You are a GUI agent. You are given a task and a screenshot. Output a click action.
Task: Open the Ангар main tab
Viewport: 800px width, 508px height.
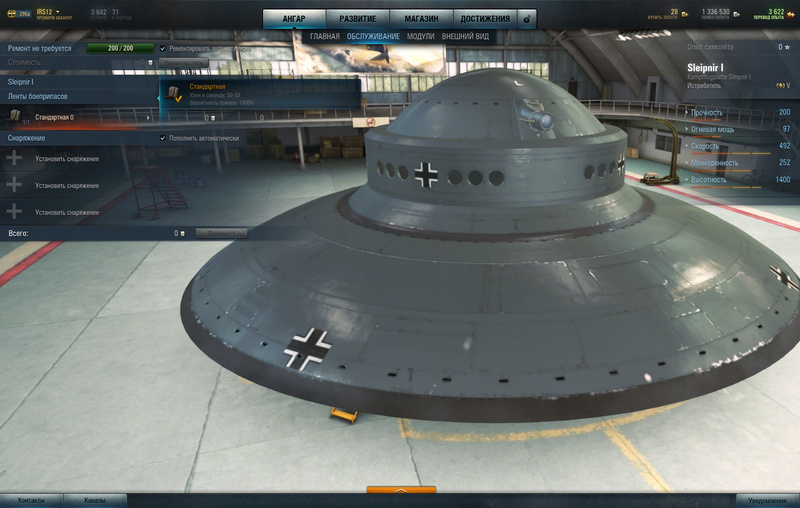294,19
